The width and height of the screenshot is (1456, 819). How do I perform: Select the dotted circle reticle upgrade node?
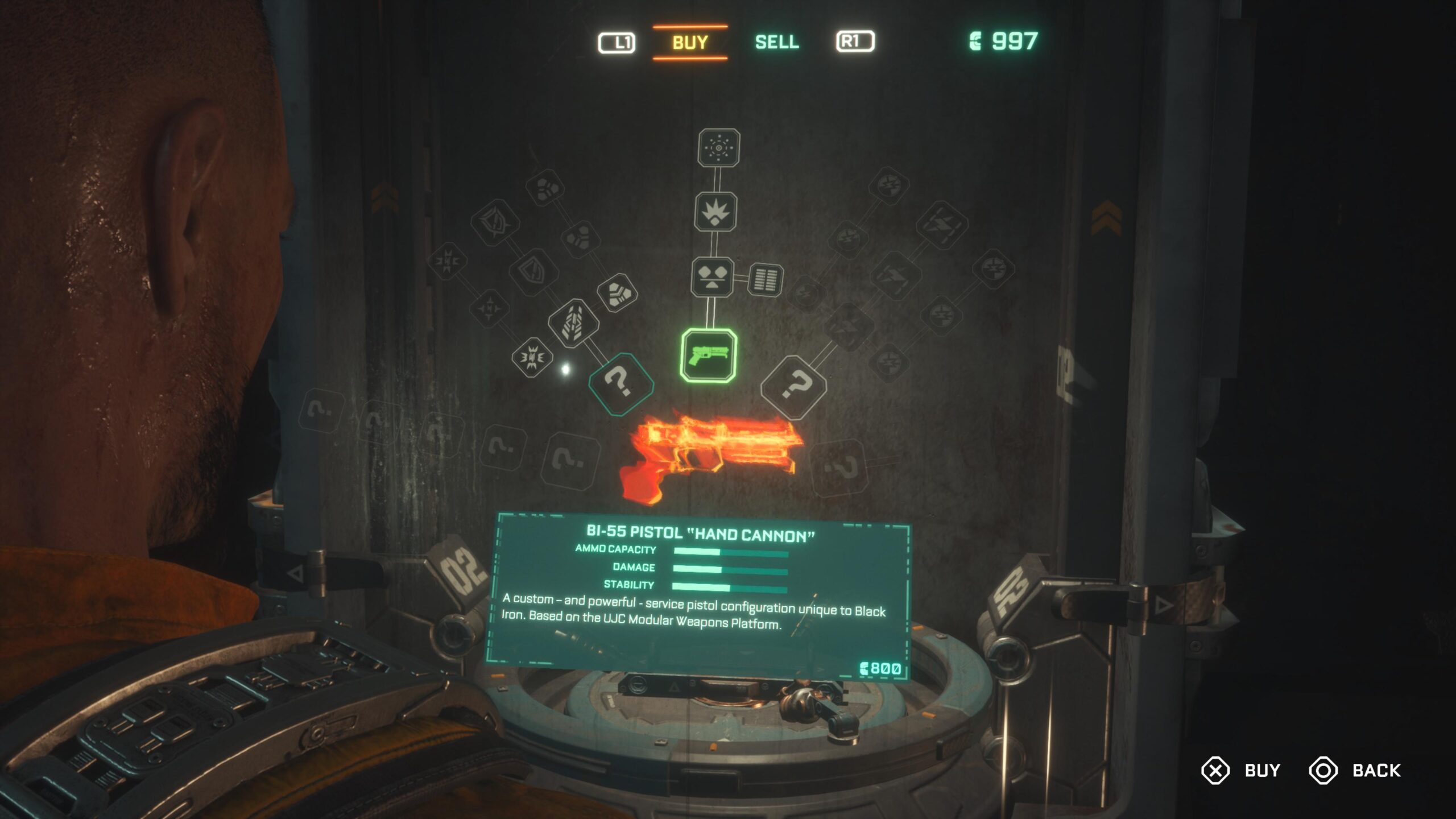pos(719,148)
